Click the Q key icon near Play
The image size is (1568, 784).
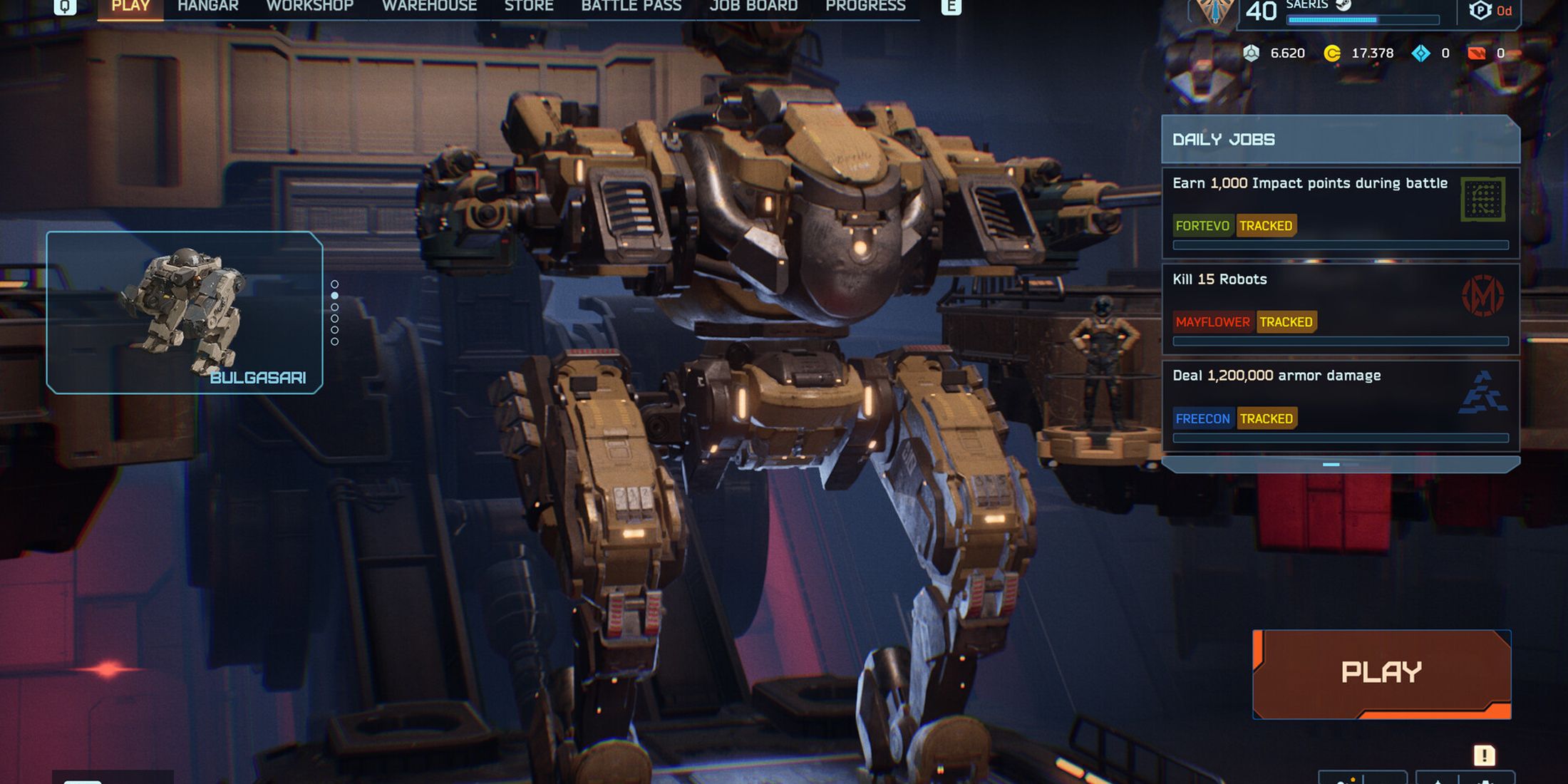coord(66,6)
